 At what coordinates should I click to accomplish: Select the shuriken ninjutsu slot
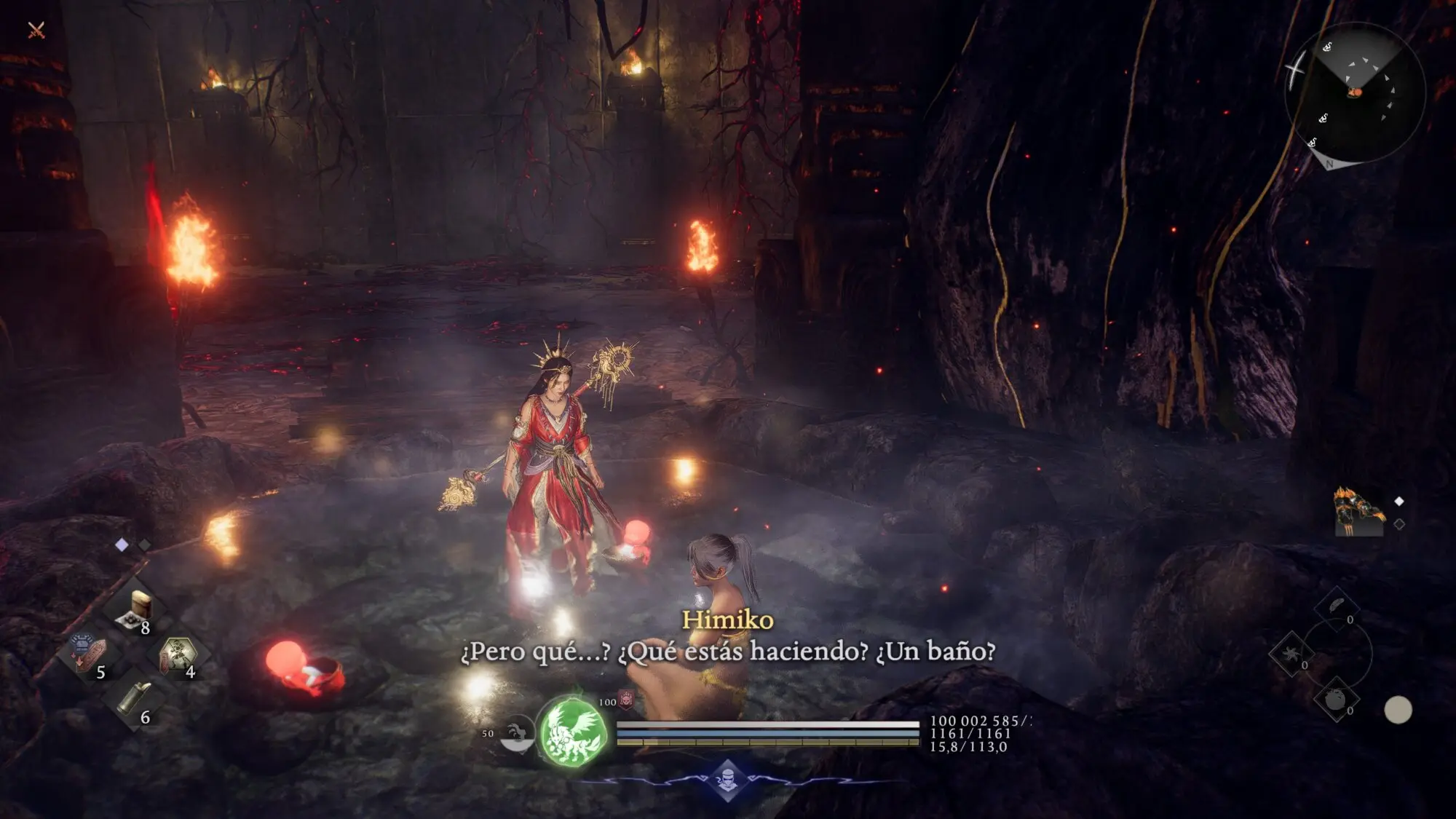coord(1291,653)
